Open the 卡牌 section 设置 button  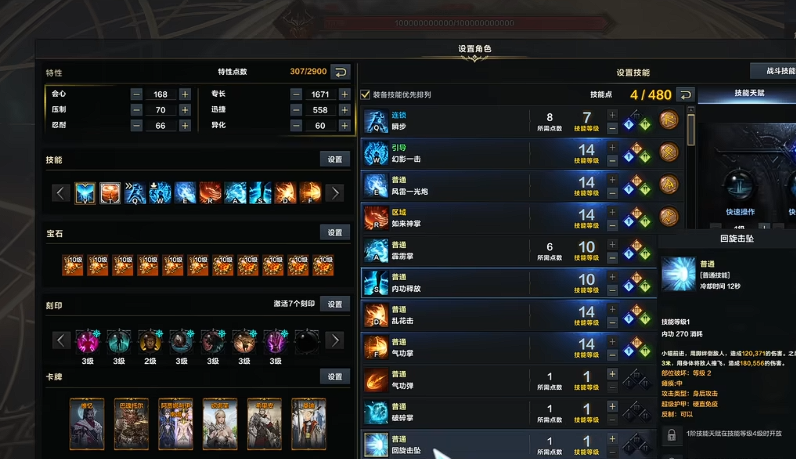tap(334, 376)
